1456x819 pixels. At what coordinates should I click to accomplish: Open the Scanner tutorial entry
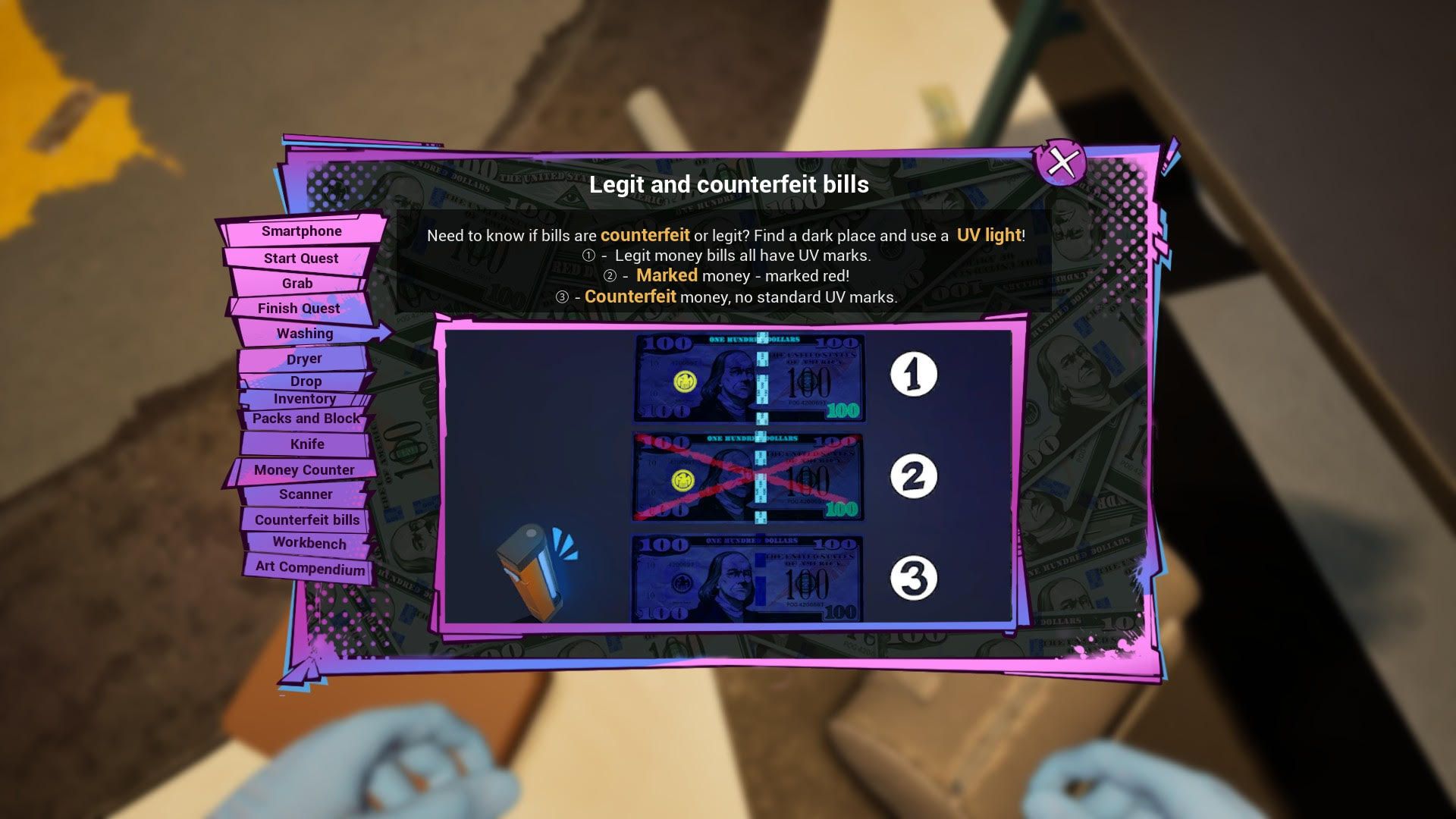(x=306, y=494)
